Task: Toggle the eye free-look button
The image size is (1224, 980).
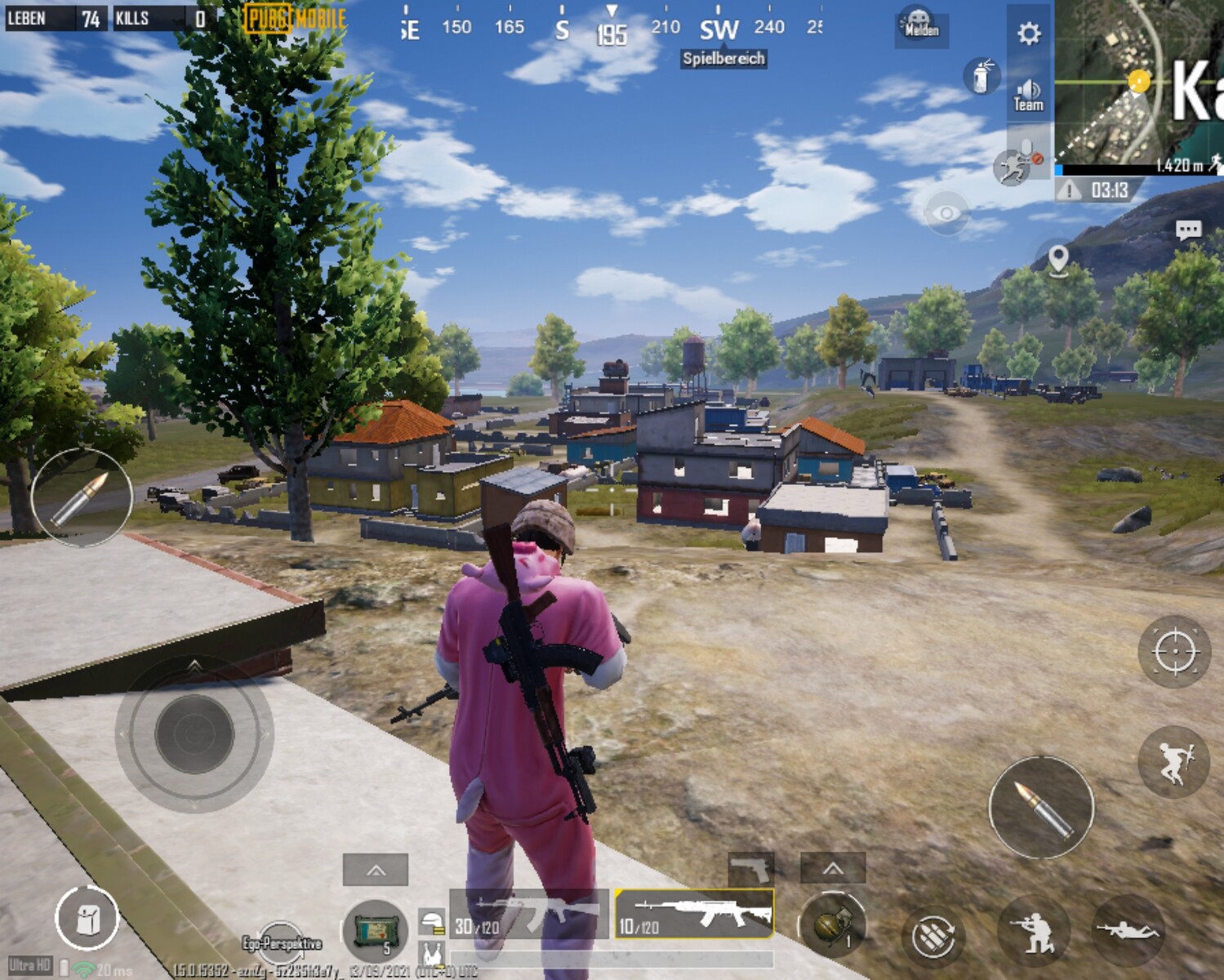Action: pyautogui.click(x=946, y=213)
